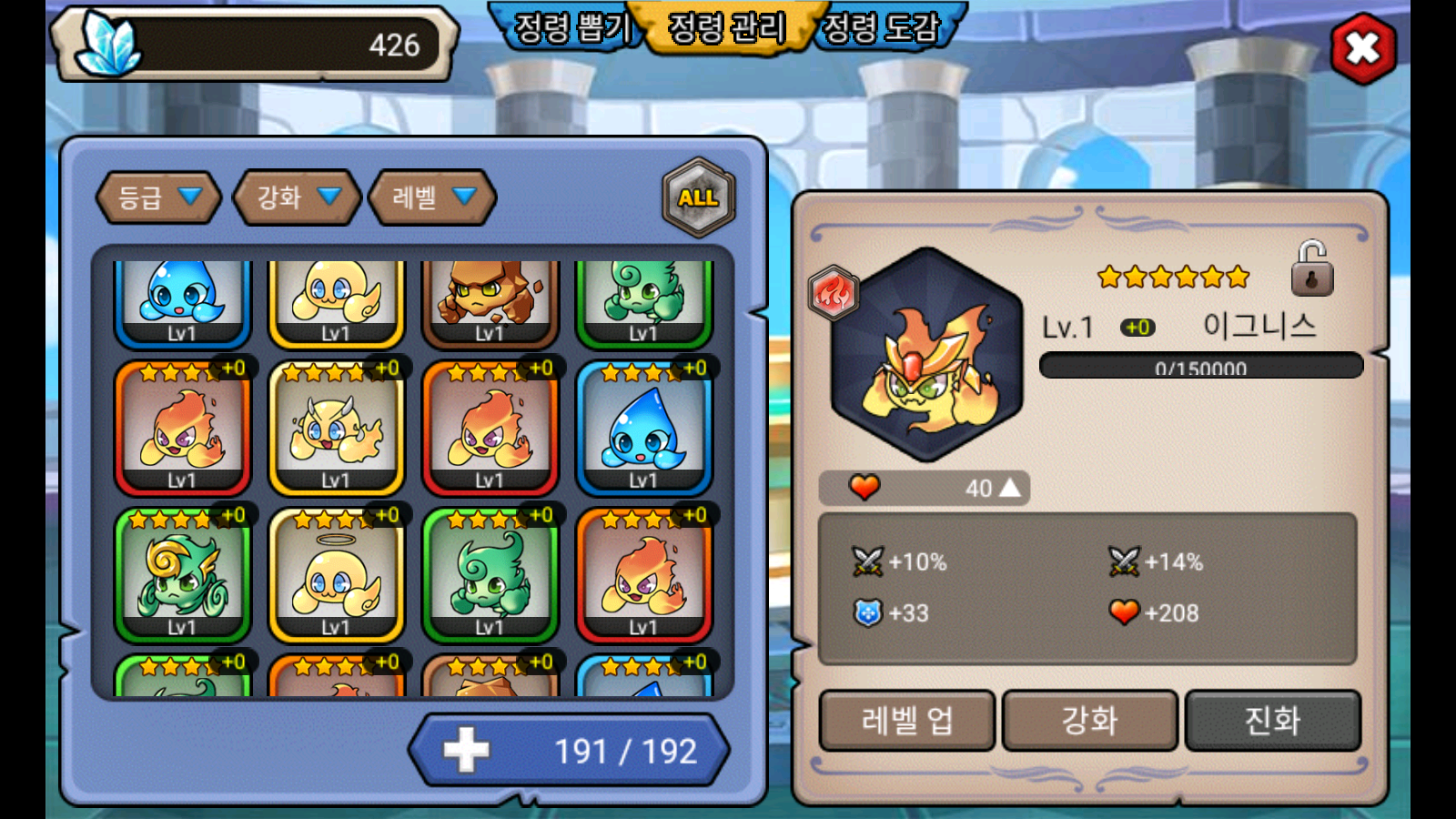Open the 등급 filter dropdown
The height and width of the screenshot is (819, 1456).
(158, 197)
